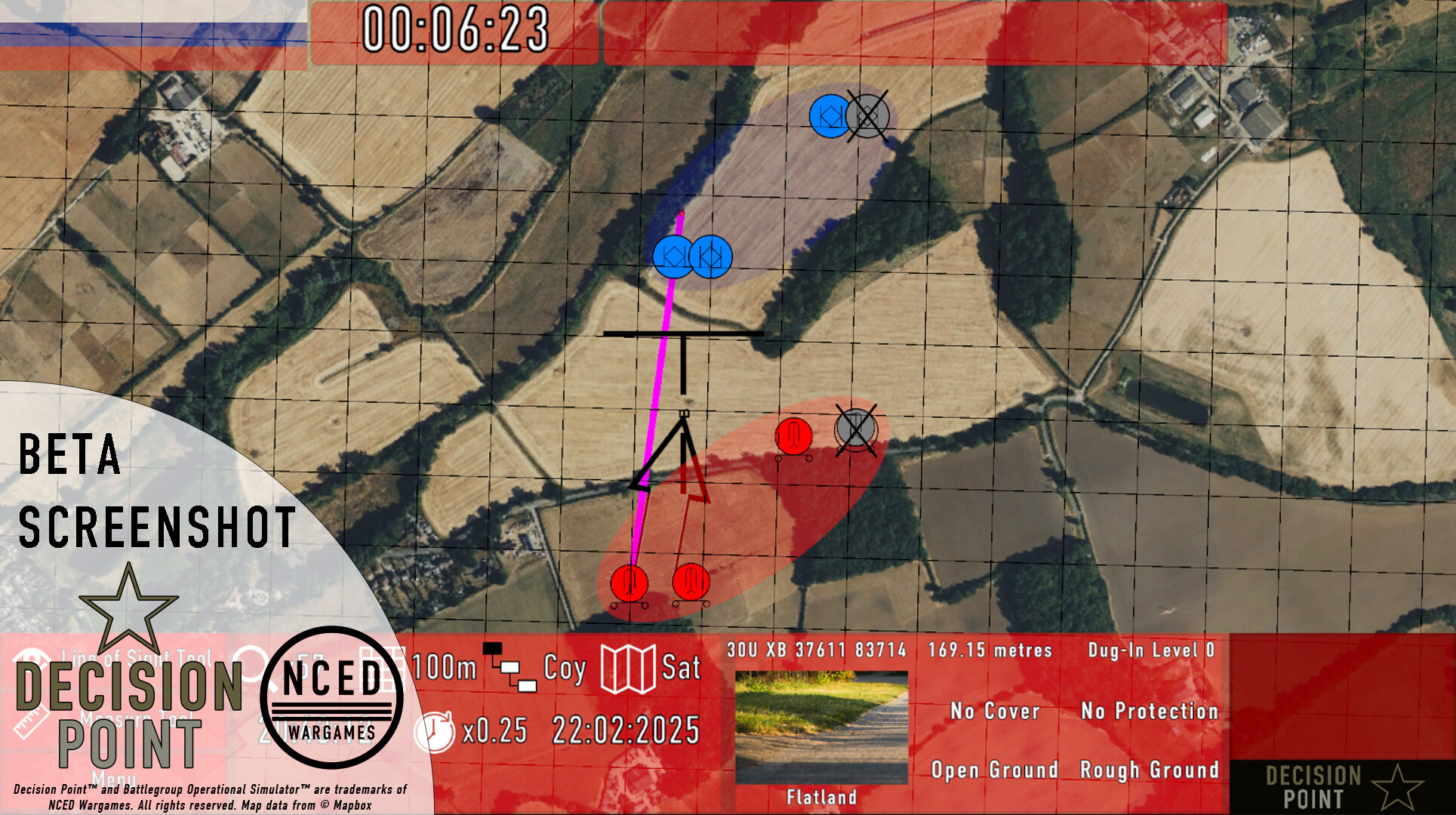The height and width of the screenshot is (815, 1456).
Task: Open Dug-In Level 0 selector
Action: point(1153,650)
